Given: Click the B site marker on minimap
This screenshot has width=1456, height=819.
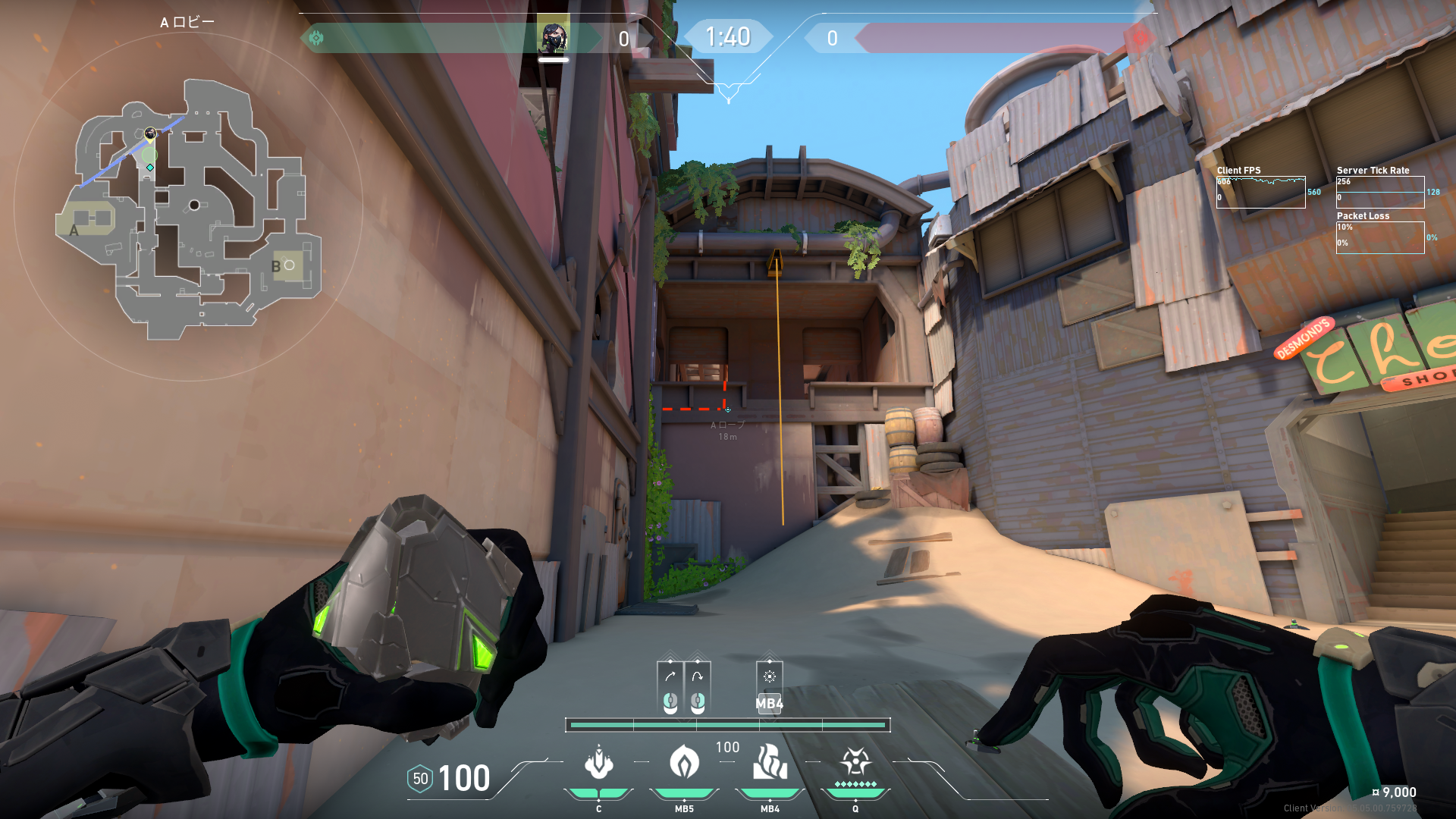Looking at the screenshot, I should pos(276,266).
